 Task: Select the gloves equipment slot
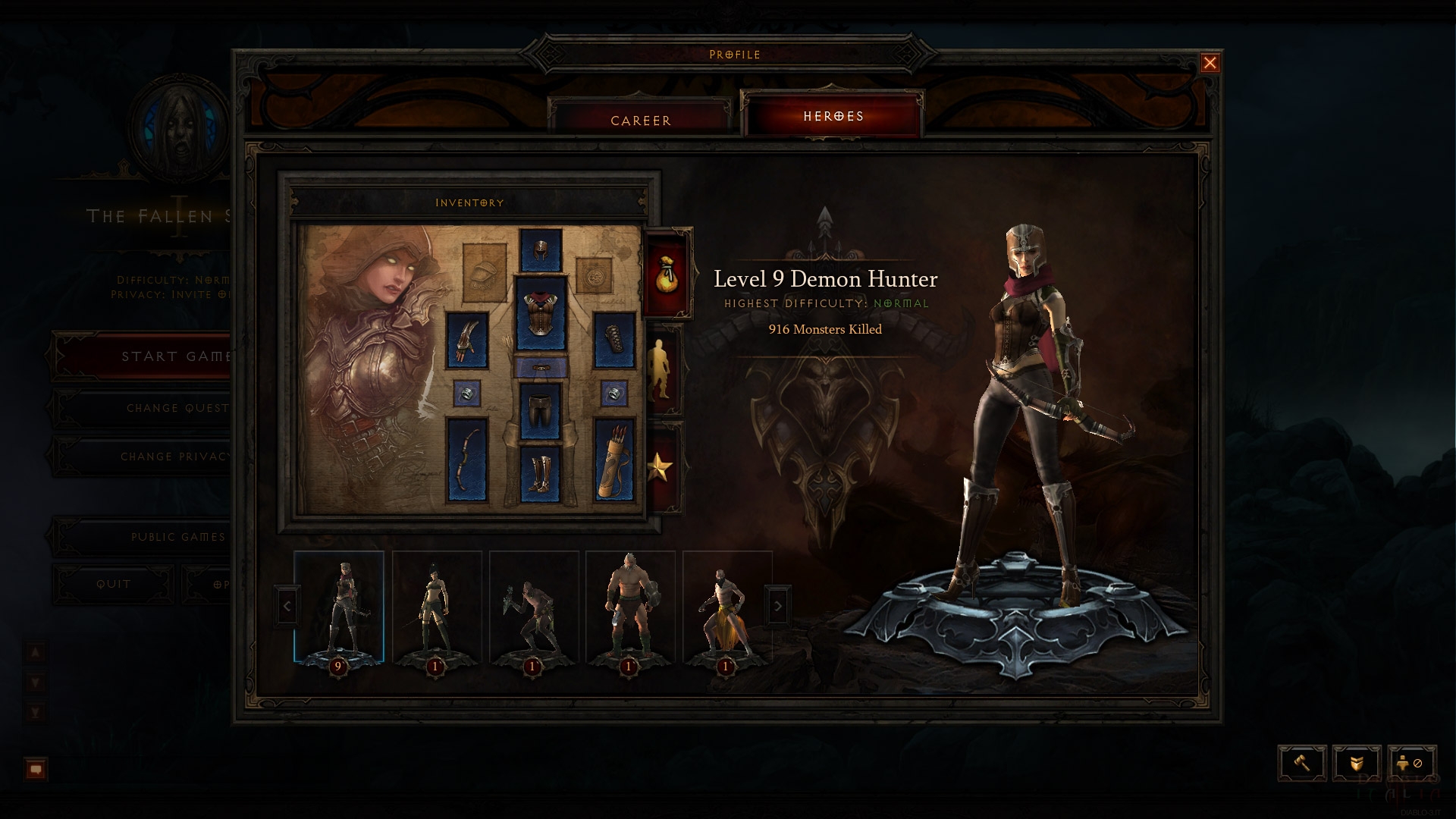(x=466, y=340)
